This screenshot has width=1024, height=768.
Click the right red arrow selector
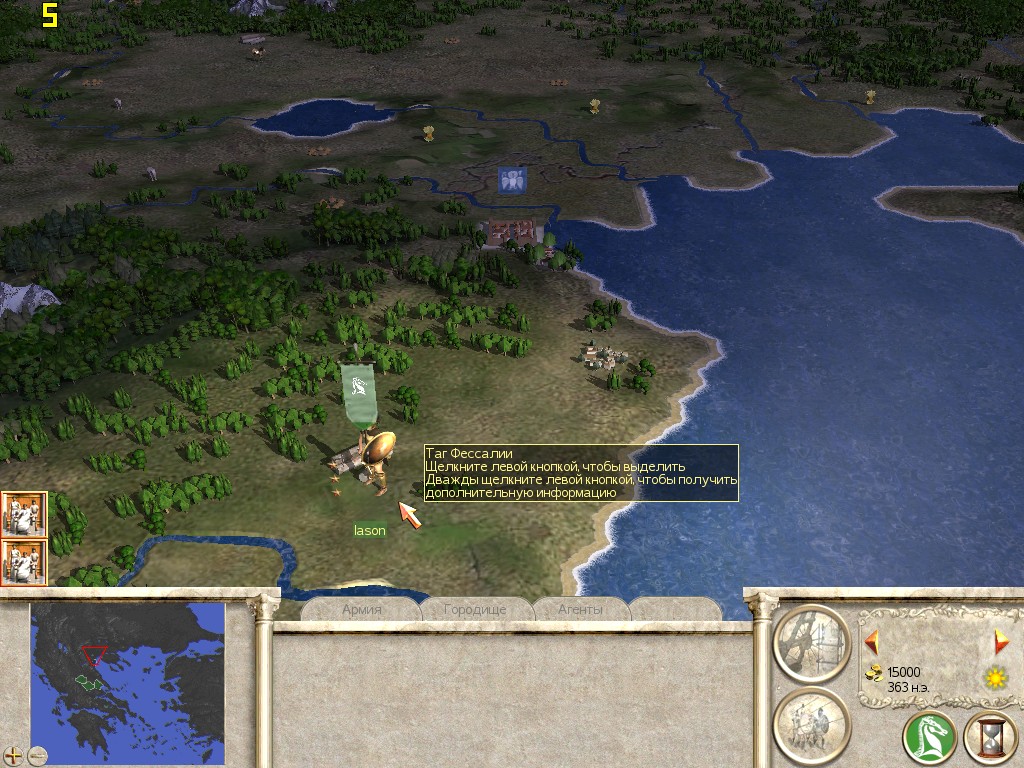(x=1000, y=641)
